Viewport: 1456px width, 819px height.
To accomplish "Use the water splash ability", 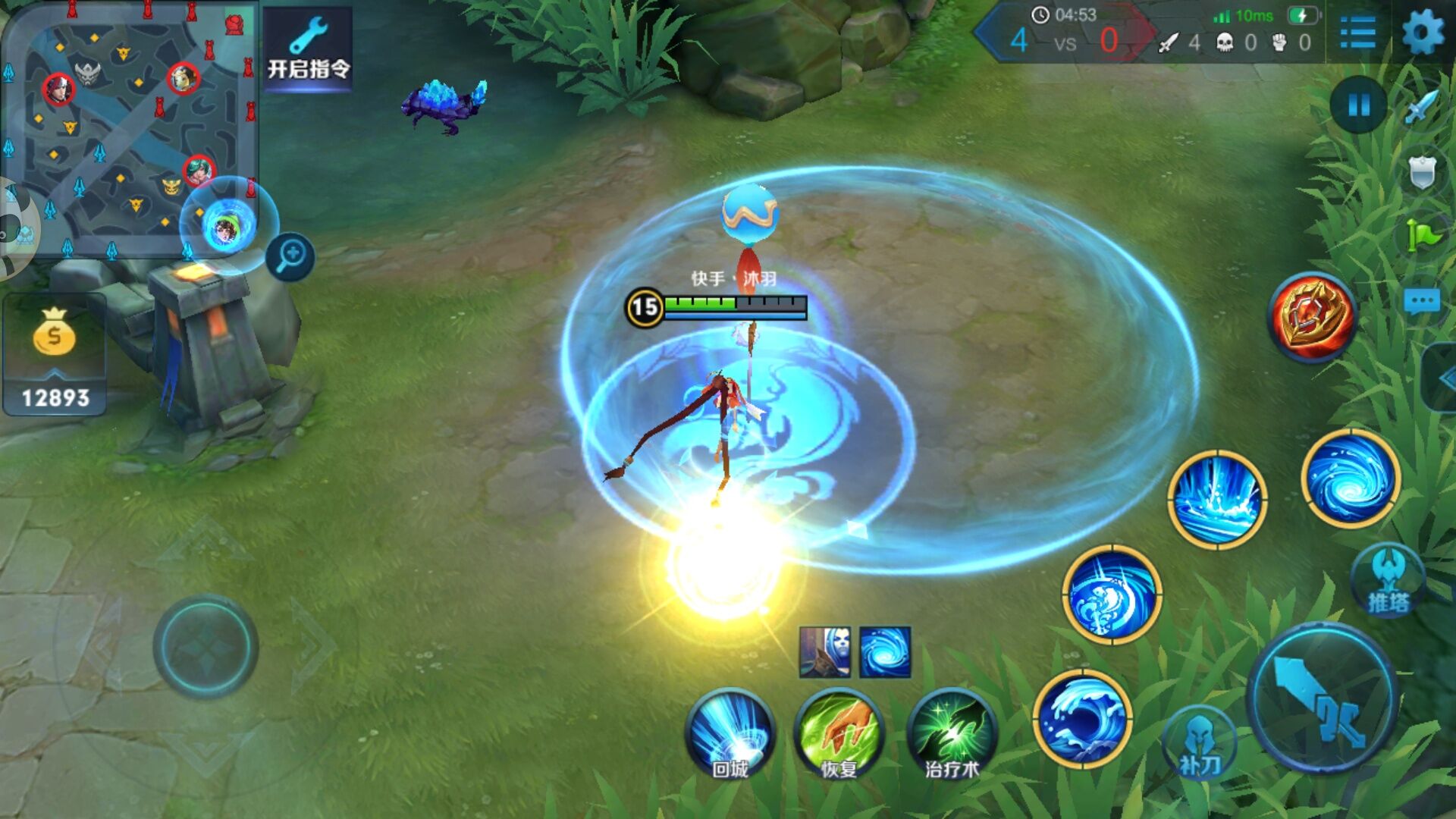I will (1217, 499).
